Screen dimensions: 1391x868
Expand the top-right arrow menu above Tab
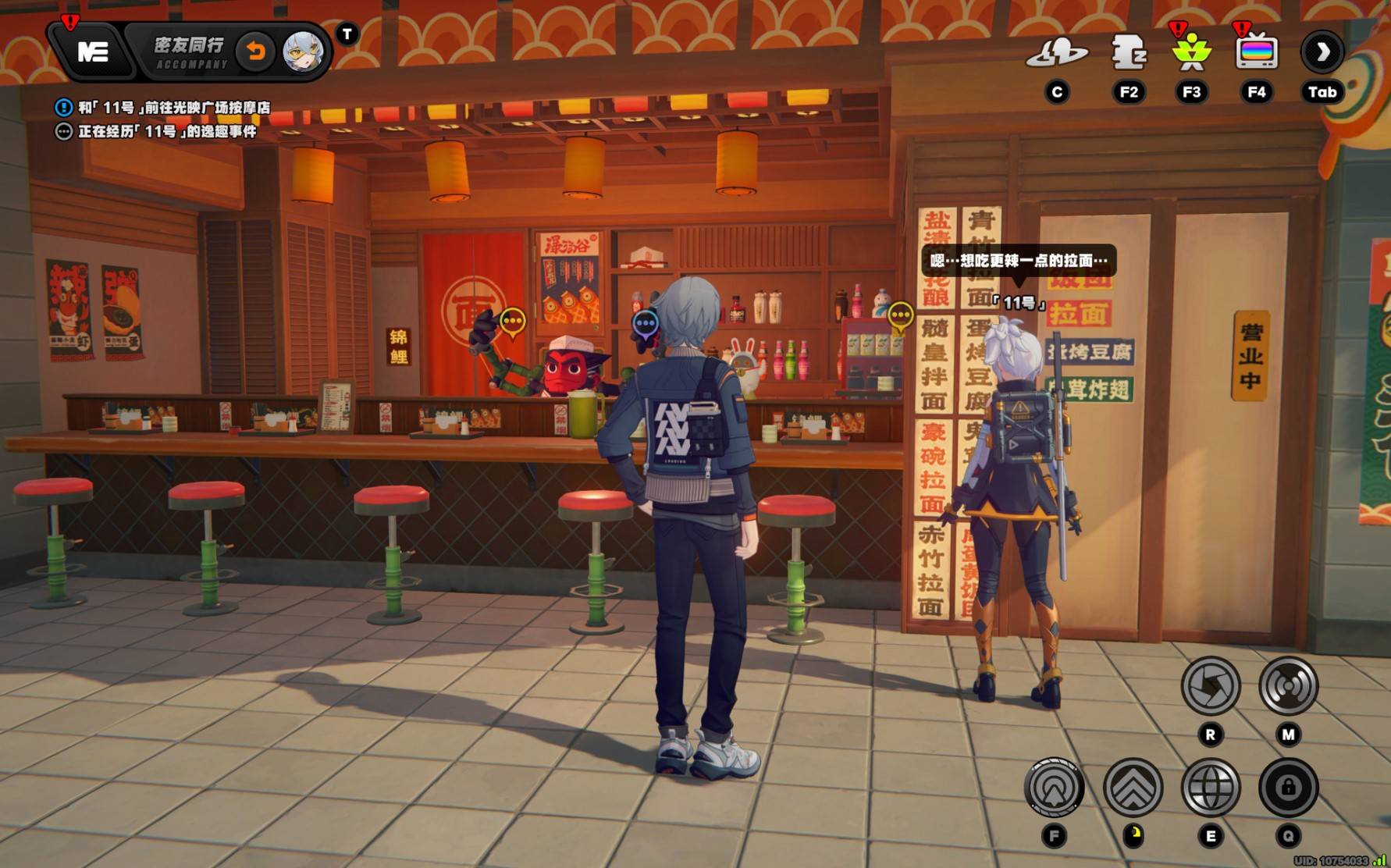pyautogui.click(x=1322, y=53)
